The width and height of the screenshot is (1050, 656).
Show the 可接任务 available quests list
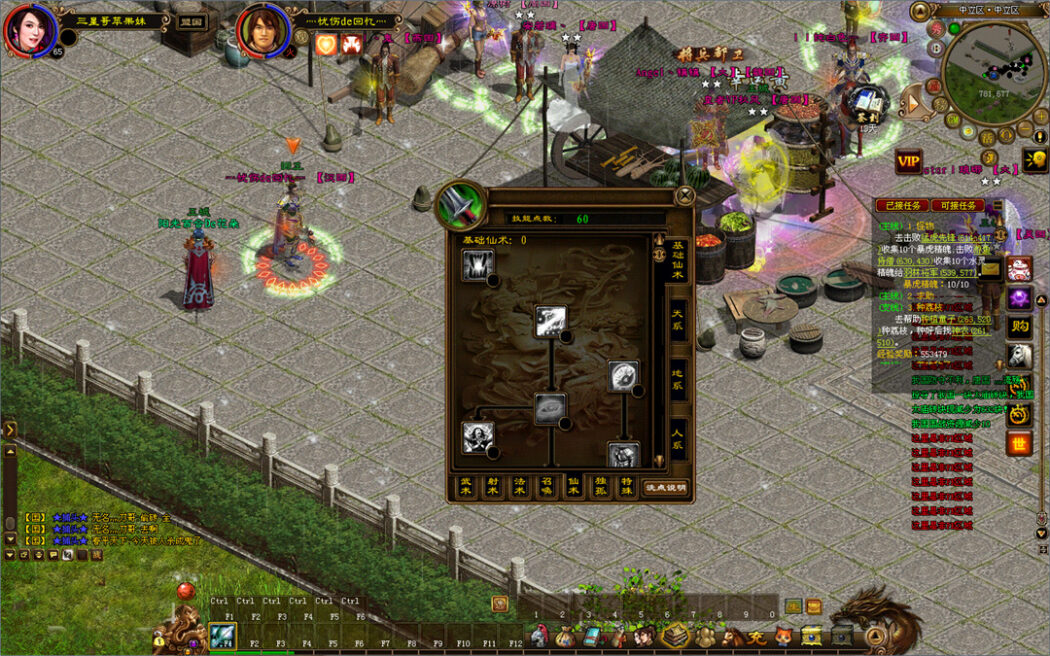pyautogui.click(x=958, y=206)
